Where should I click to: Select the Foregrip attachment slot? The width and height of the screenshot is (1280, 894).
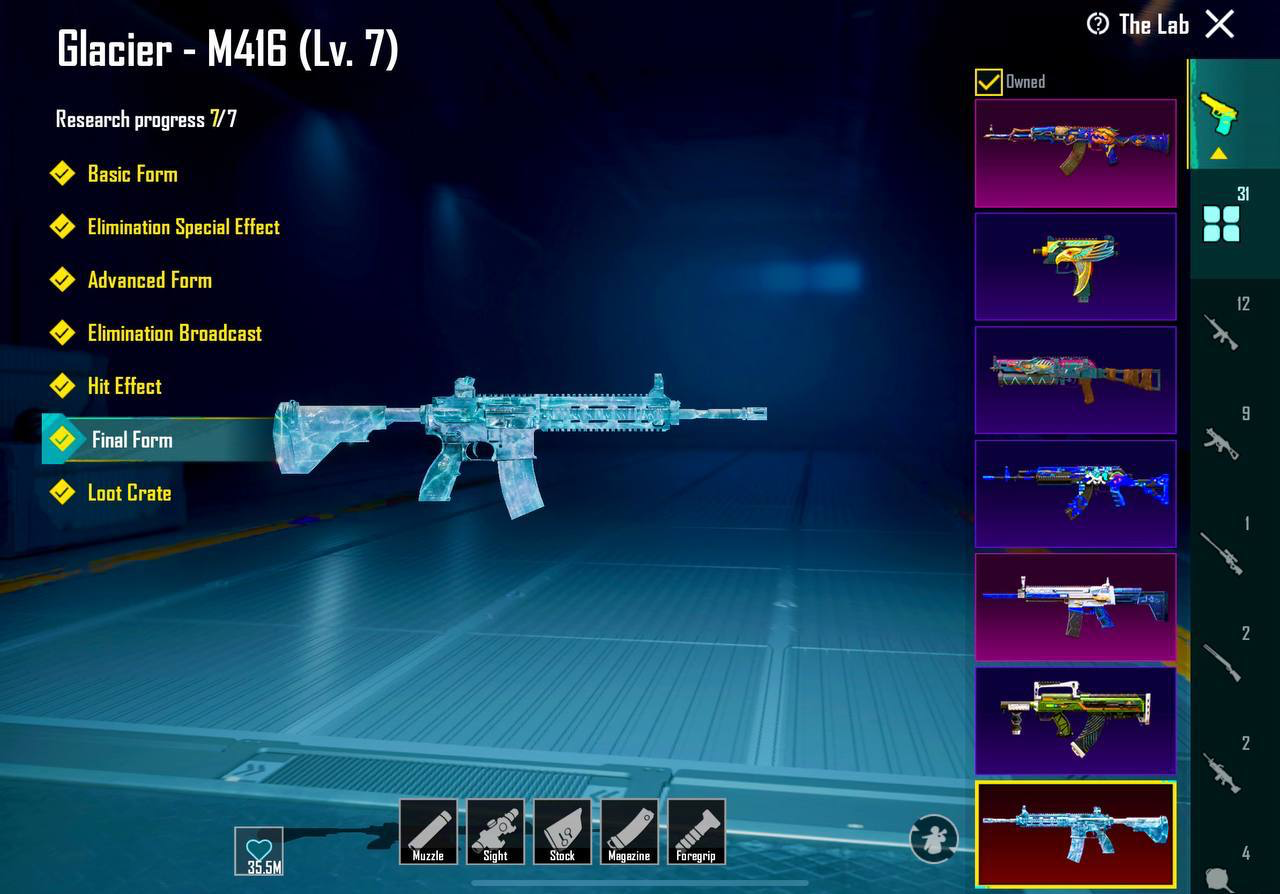coord(696,831)
